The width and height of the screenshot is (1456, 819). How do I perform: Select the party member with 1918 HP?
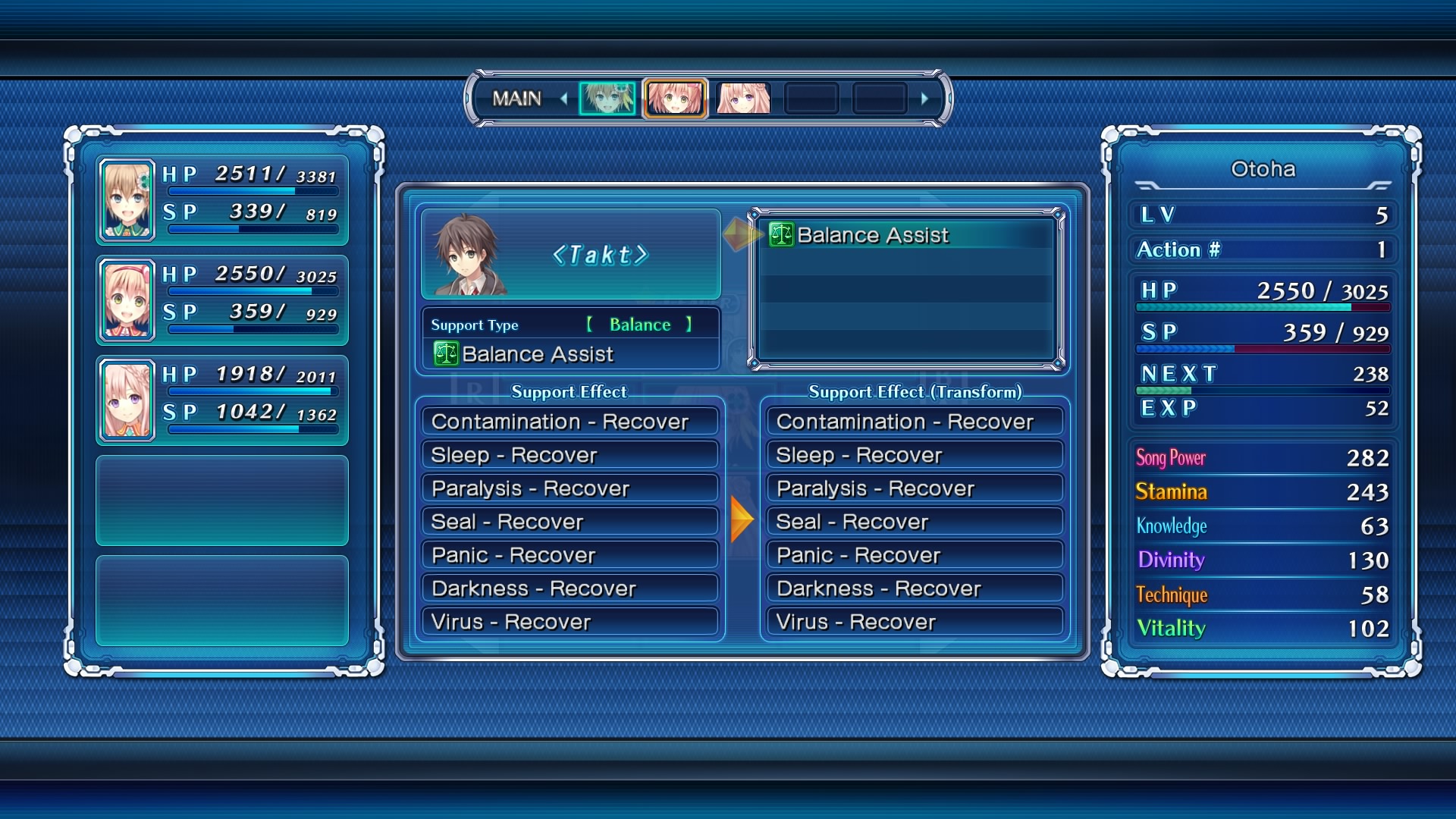(222, 400)
